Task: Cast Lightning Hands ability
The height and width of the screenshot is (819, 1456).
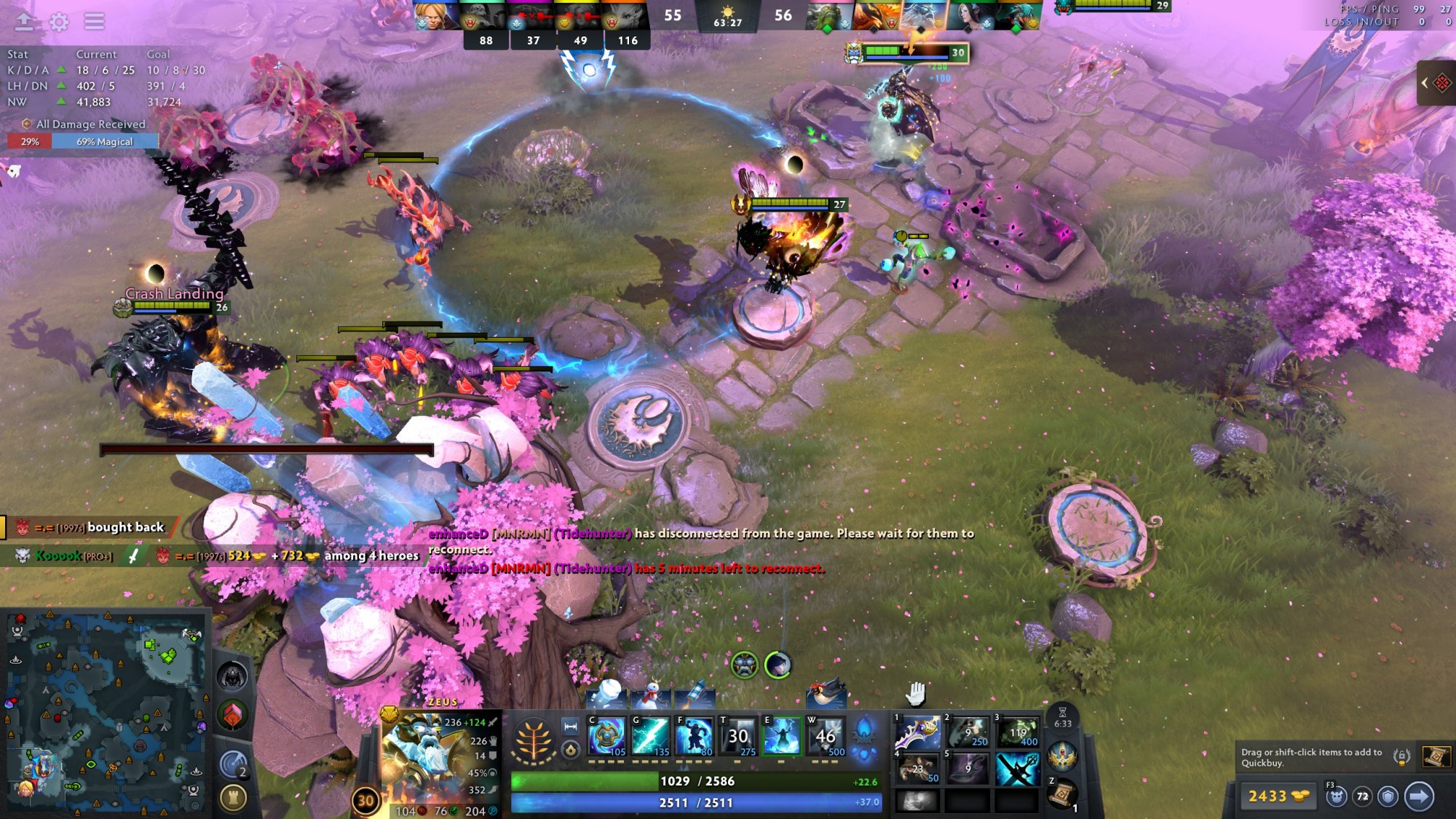Action: coord(781,735)
